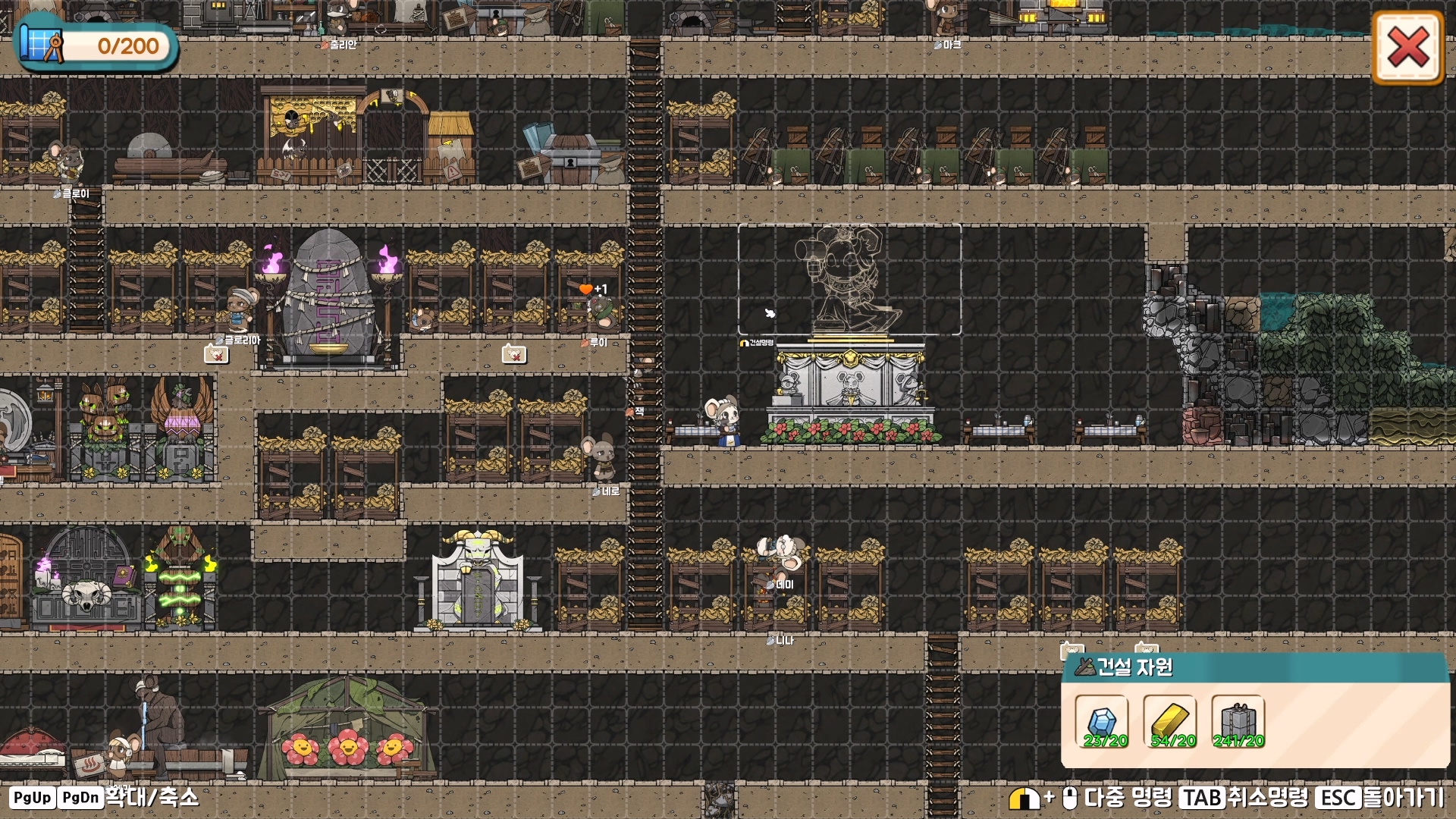Select the gray gift box construction resource

click(x=1238, y=722)
